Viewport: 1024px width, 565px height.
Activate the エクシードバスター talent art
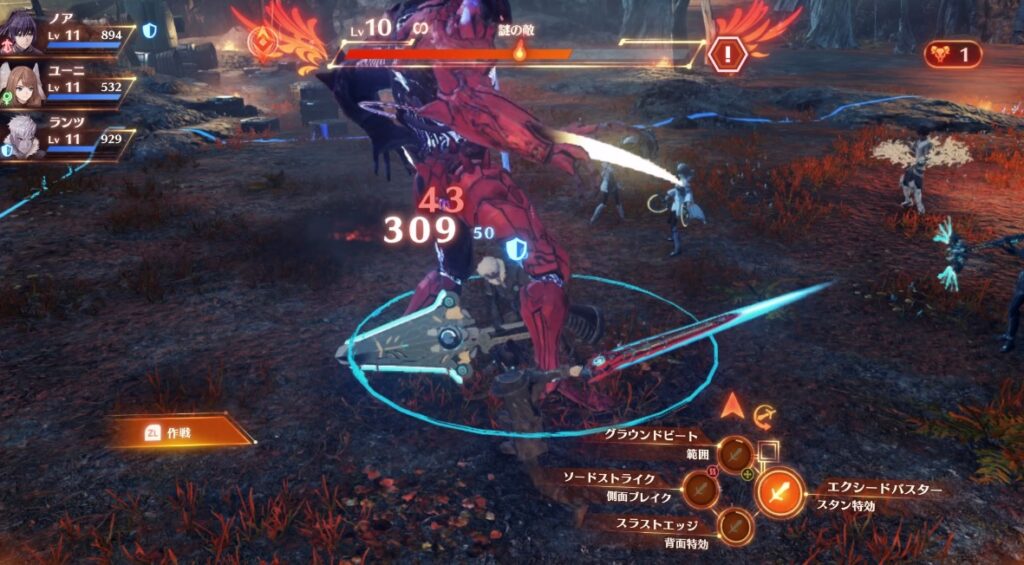click(779, 492)
